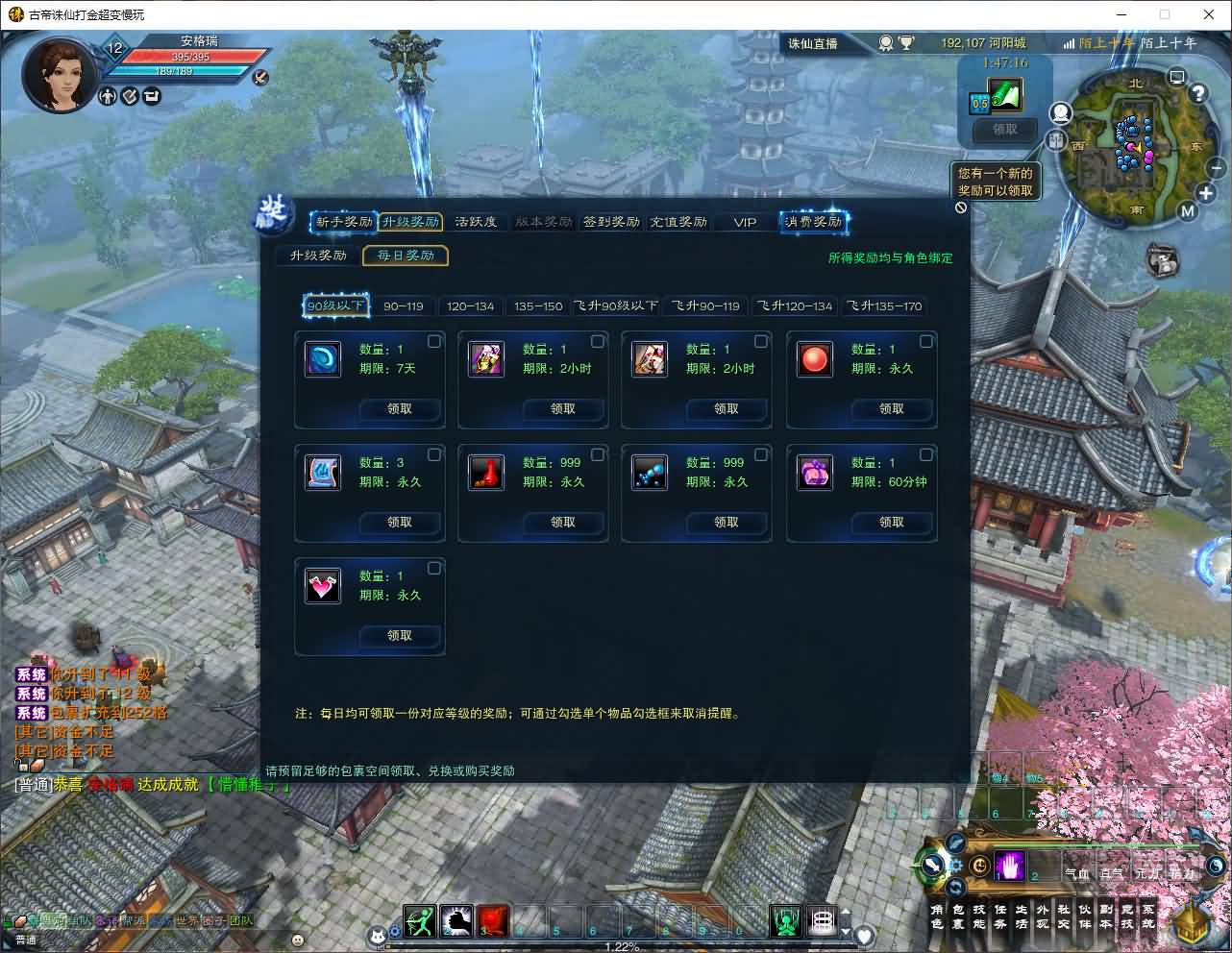Click 领取 under the new reward notification
This screenshot has width=1232, height=953.
click(x=1002, y=130)
